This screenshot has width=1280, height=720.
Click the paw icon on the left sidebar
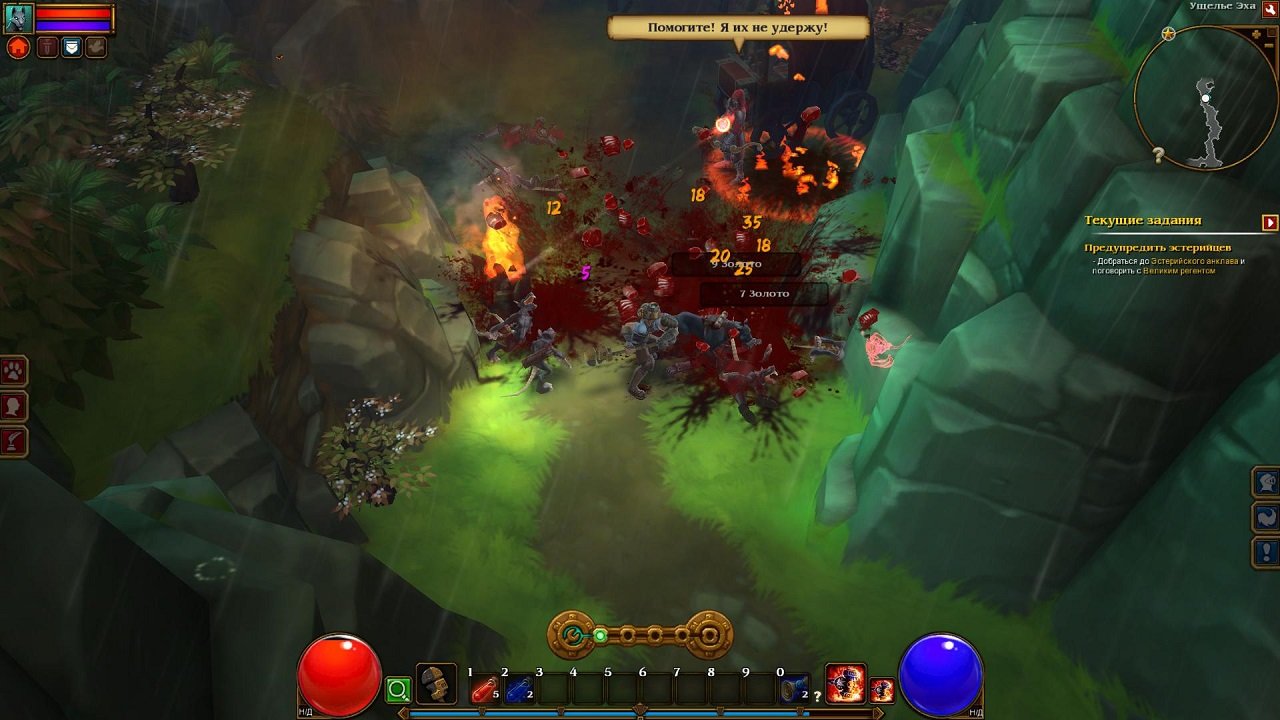click(x=14, y=371)
